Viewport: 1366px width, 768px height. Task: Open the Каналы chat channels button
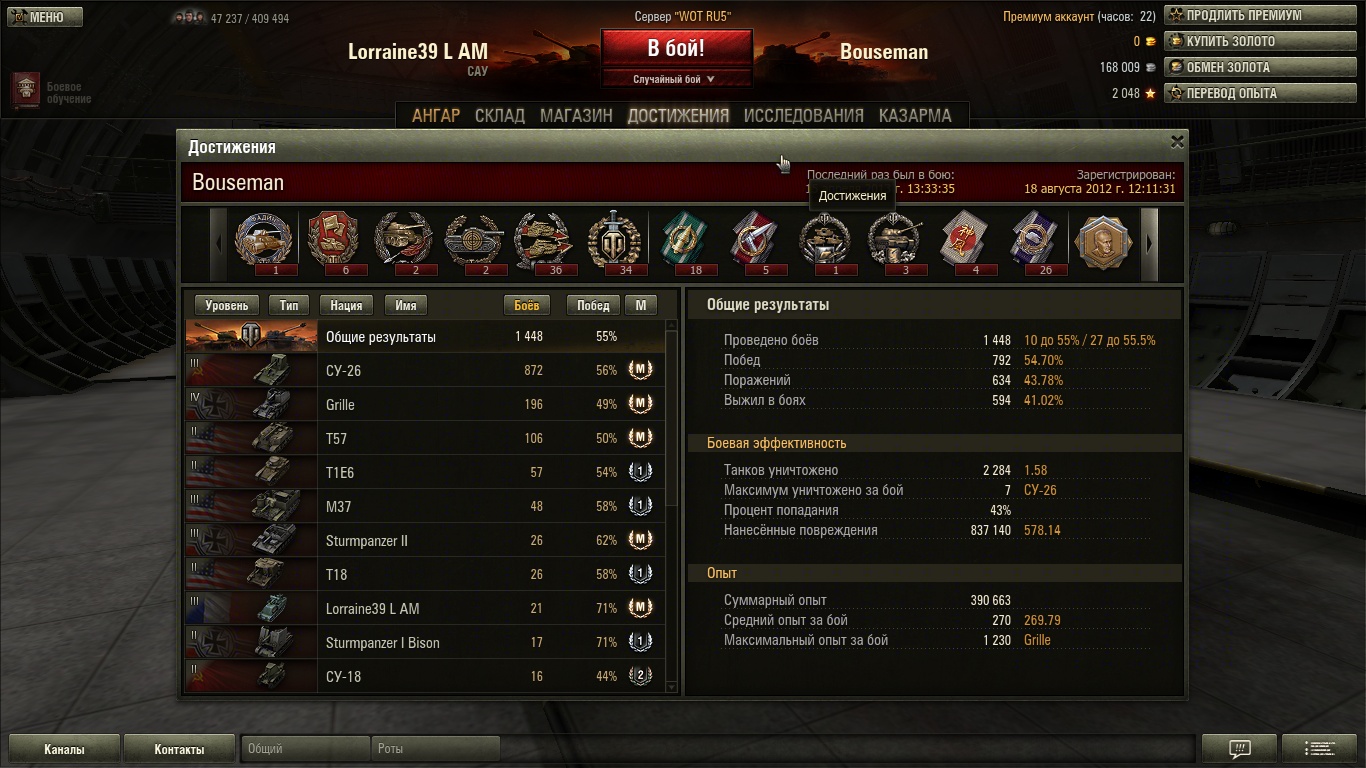[64, 749]
